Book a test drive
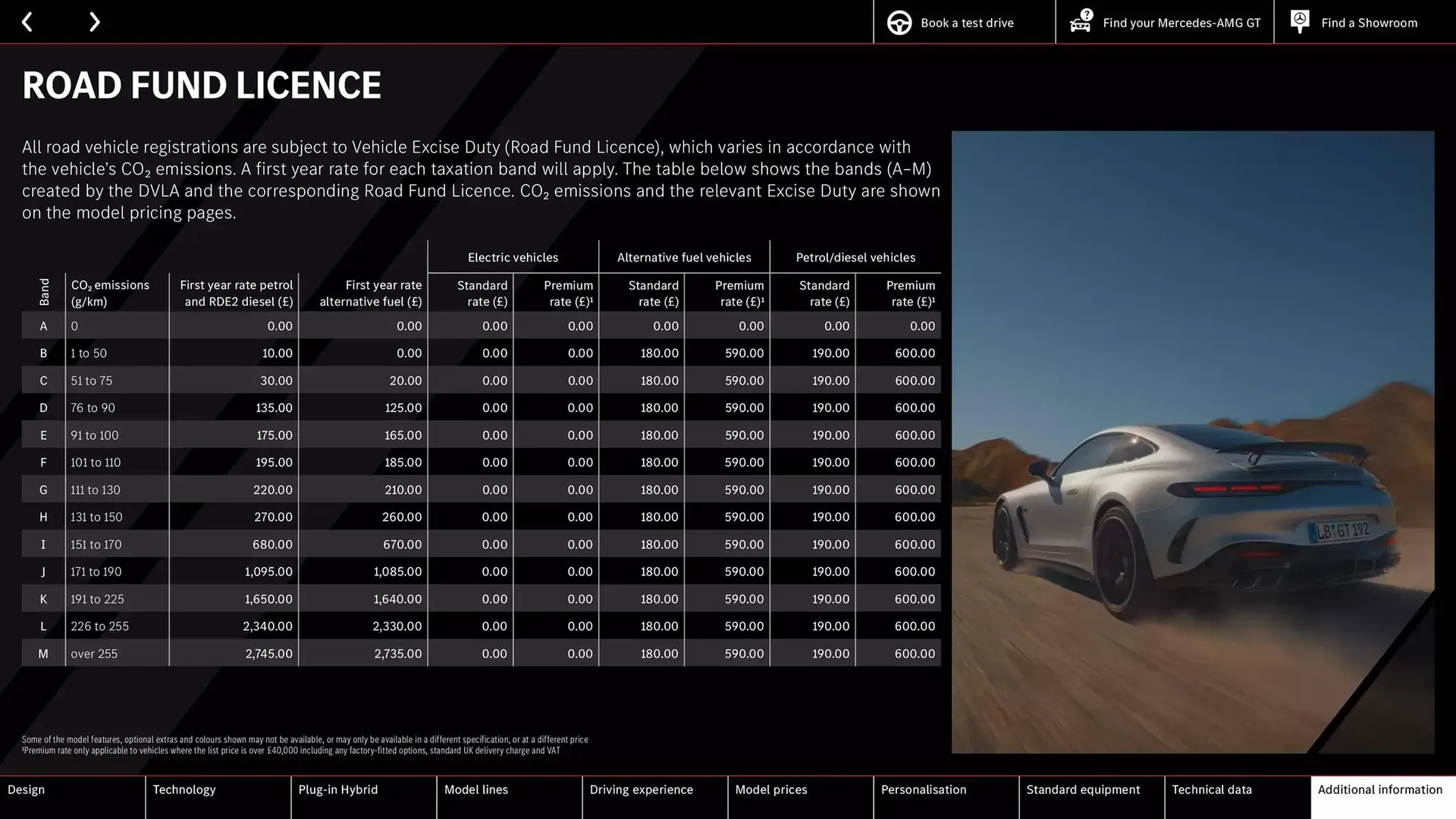 pos(964,23)
